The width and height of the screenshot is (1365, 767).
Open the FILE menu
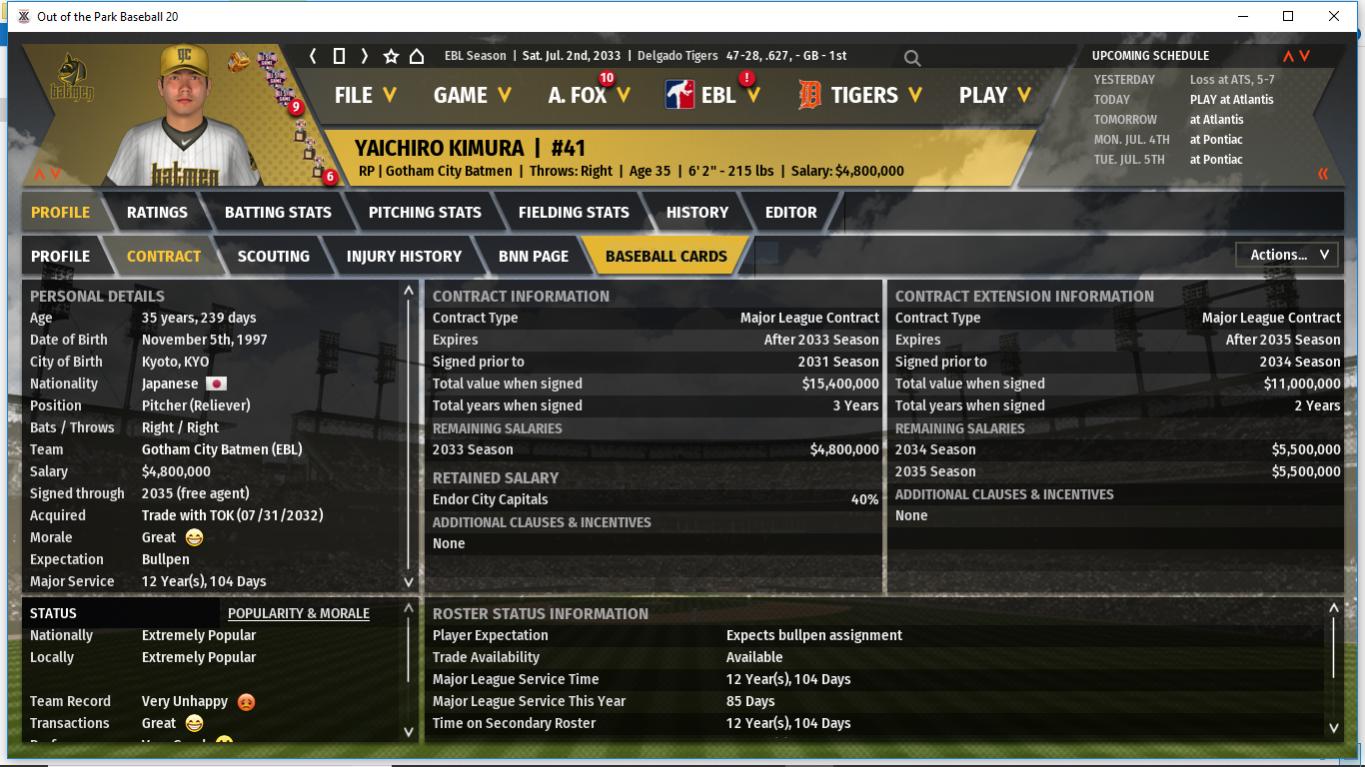point(364,95)
